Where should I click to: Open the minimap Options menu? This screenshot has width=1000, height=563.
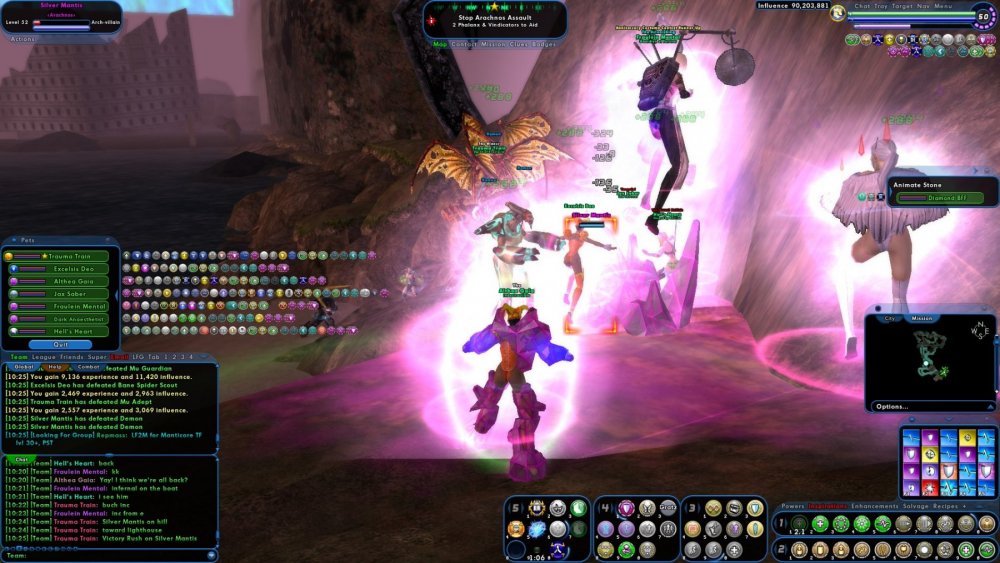pyautogui.click(x=891, y=406)
